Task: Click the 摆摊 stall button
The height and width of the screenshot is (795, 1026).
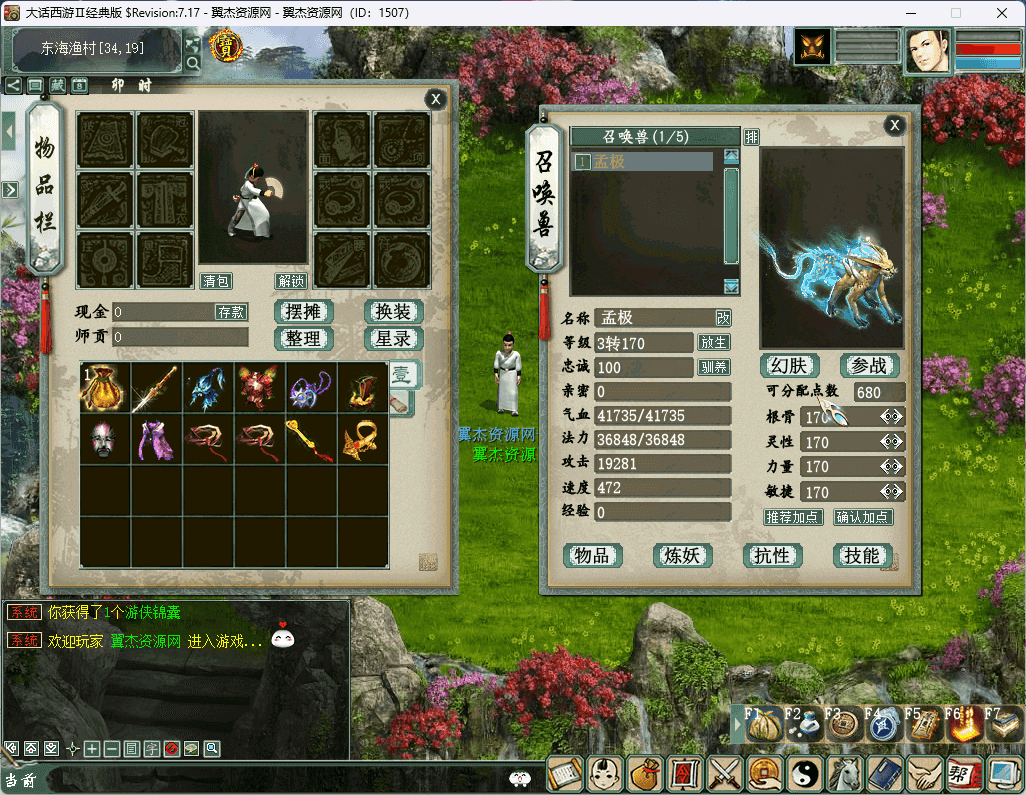Action: pyautogui.click(x=303, y=312)
